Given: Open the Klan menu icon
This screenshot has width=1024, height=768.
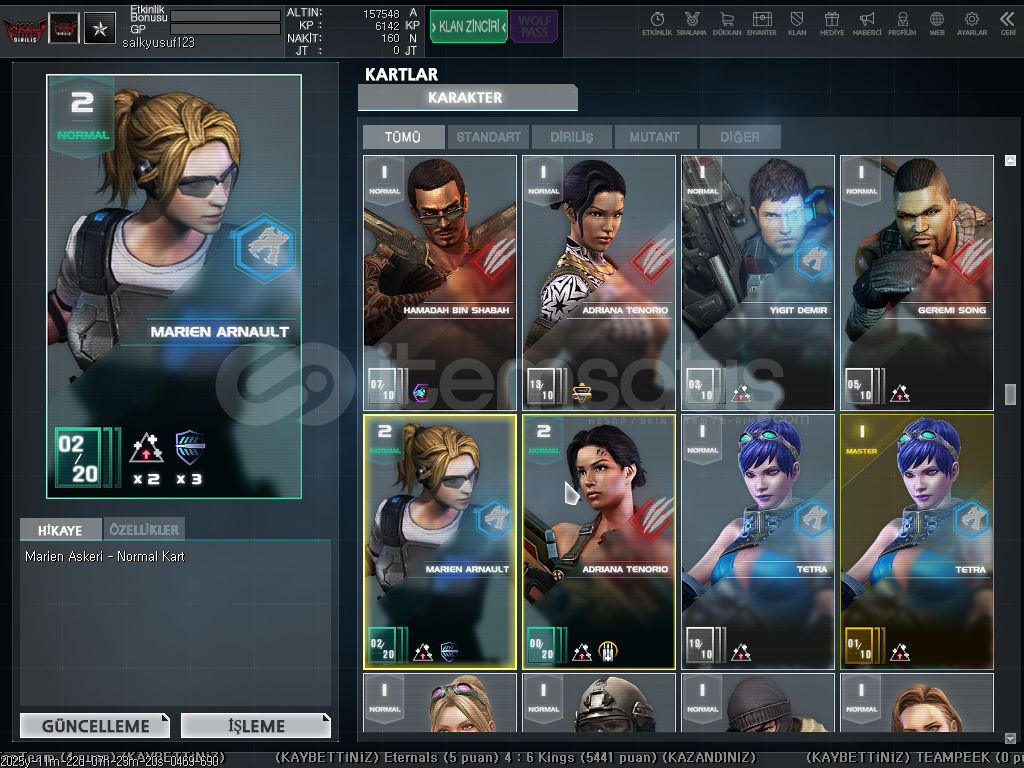Looking at the screenshot, I should tap(797, 23).
